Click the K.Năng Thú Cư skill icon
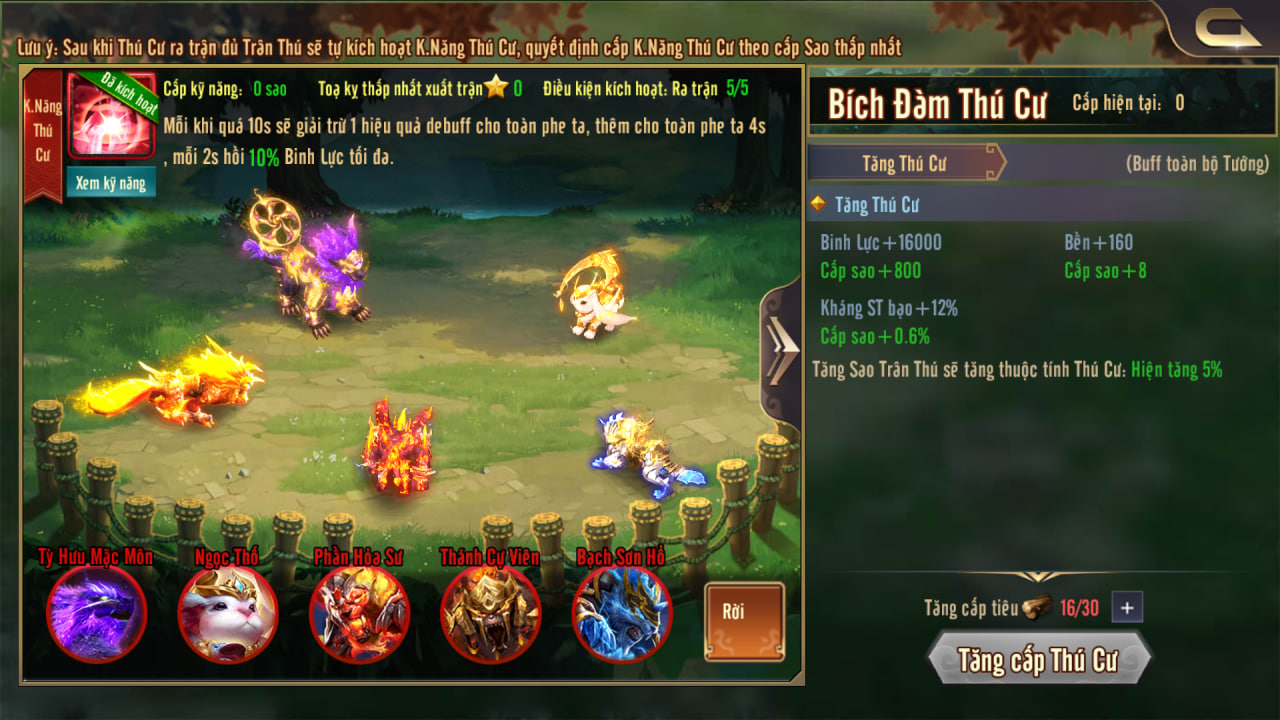 click(x=112, y=115)
